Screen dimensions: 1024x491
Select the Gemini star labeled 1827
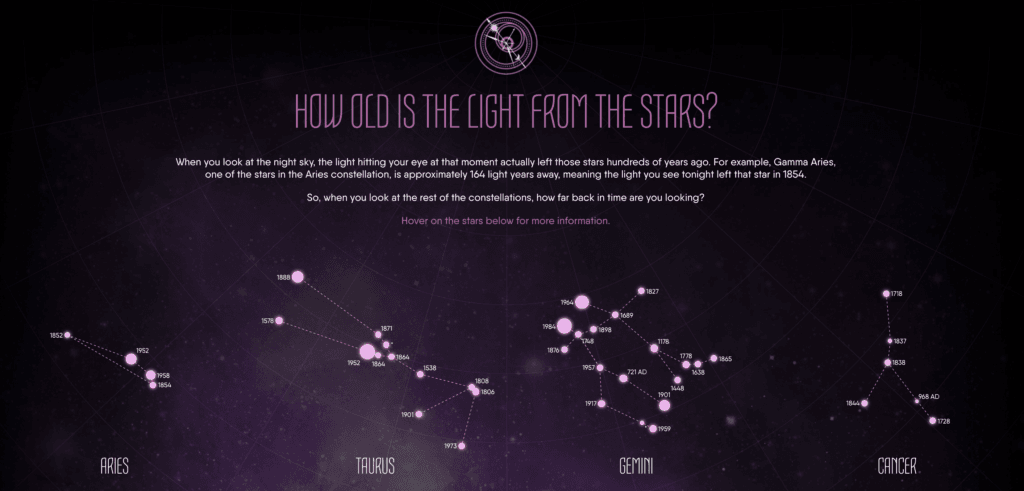641,291
